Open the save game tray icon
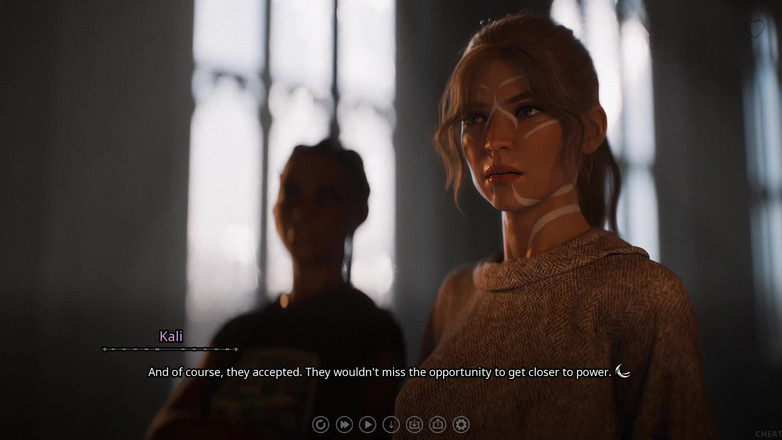 coord(415,425)
